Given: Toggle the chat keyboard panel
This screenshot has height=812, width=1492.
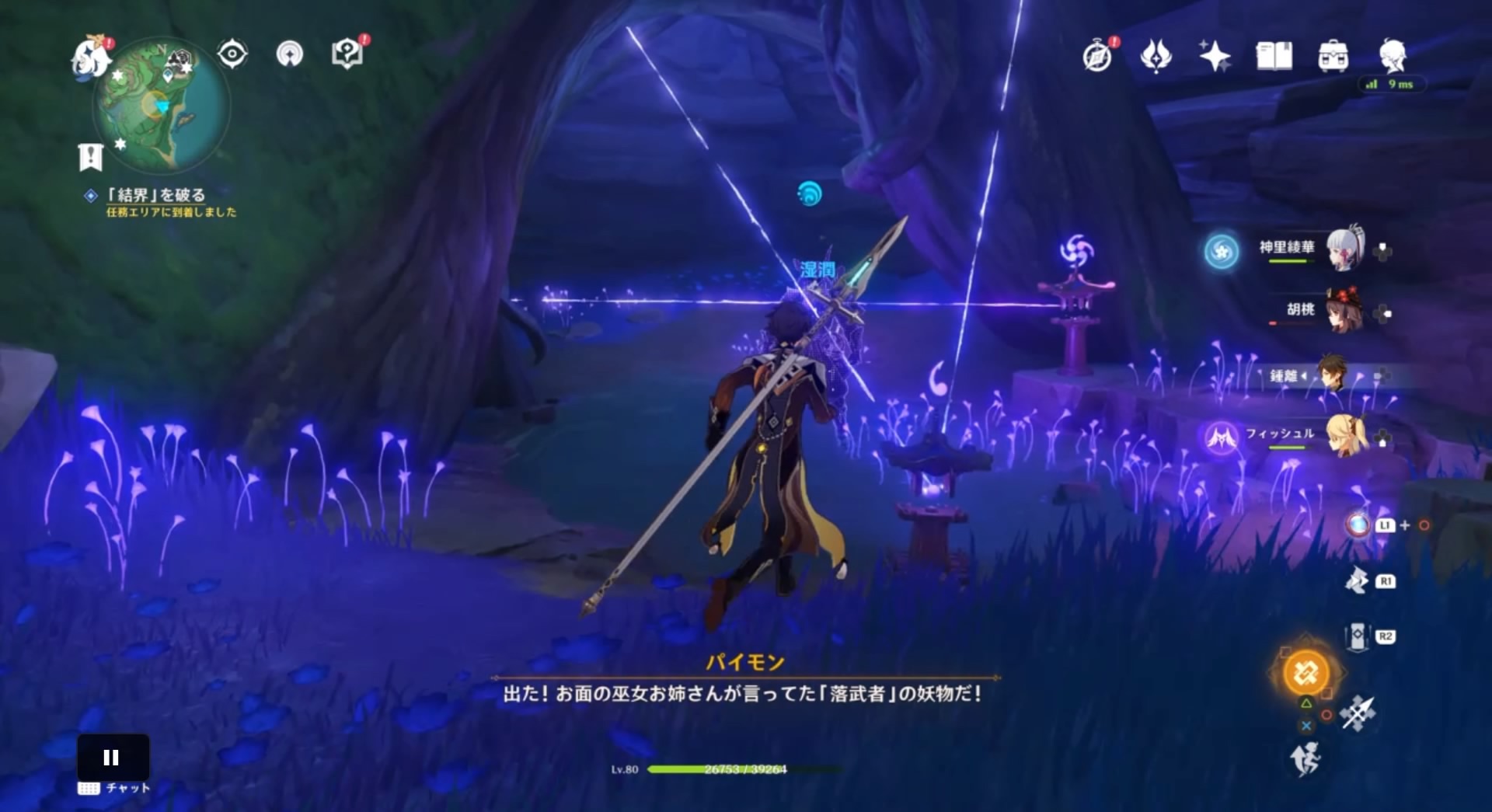Looking at the screenshot, I should click(113, 787).
